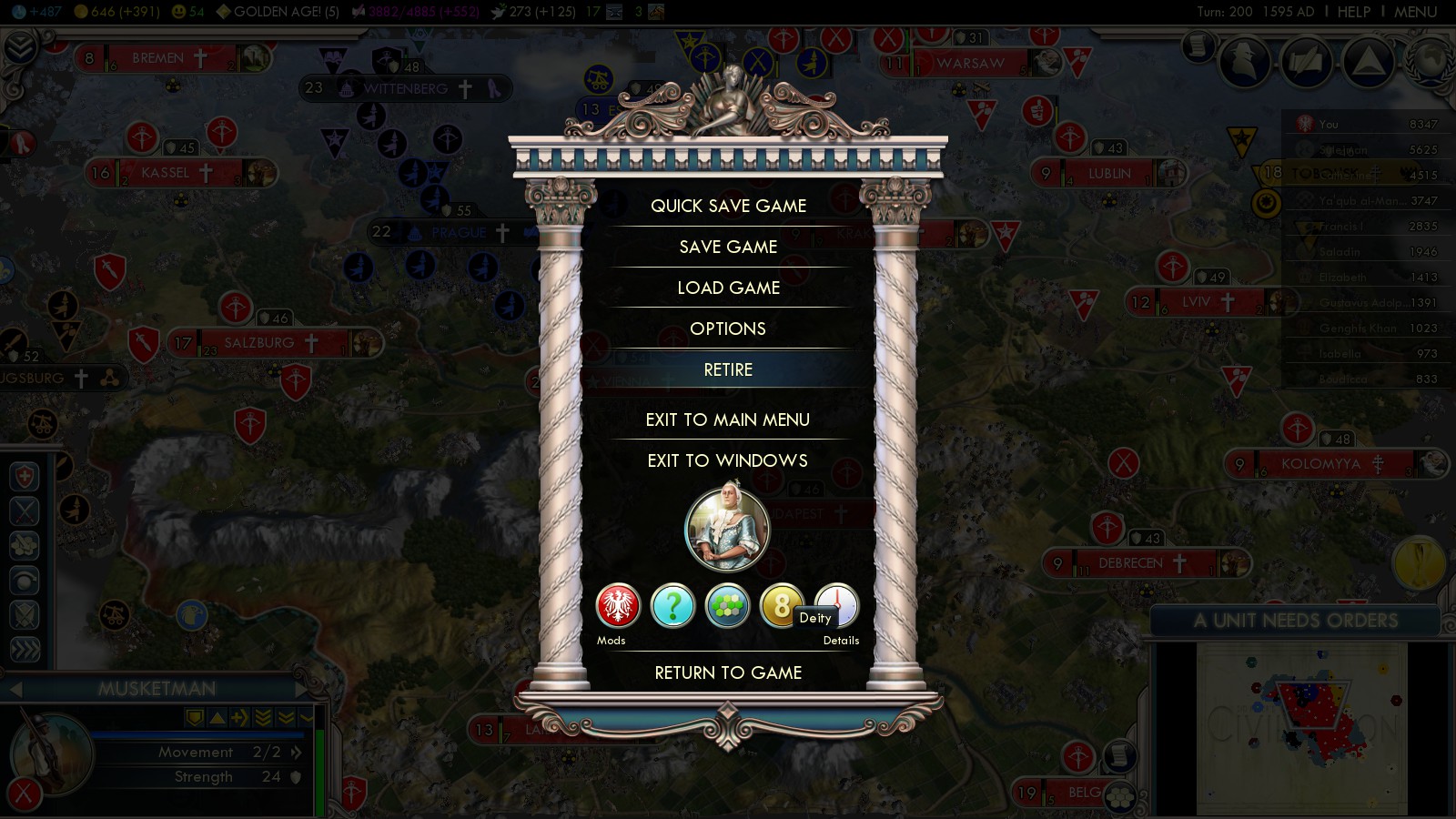Open HELP in the top bar
1456x819 pixels.
click(1353, 12)
